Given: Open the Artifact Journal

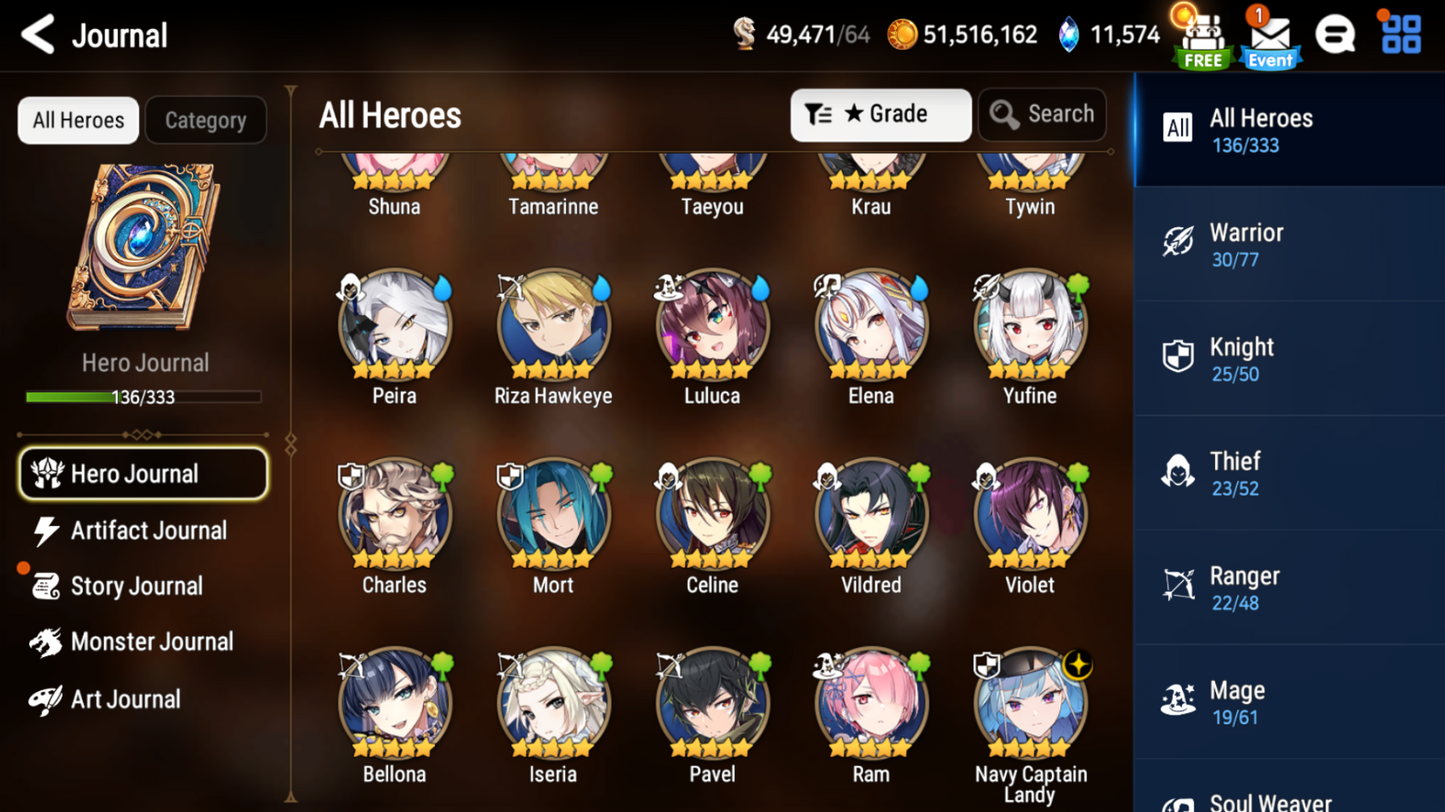Looking at the screenshot, I should tap(147, 531).
